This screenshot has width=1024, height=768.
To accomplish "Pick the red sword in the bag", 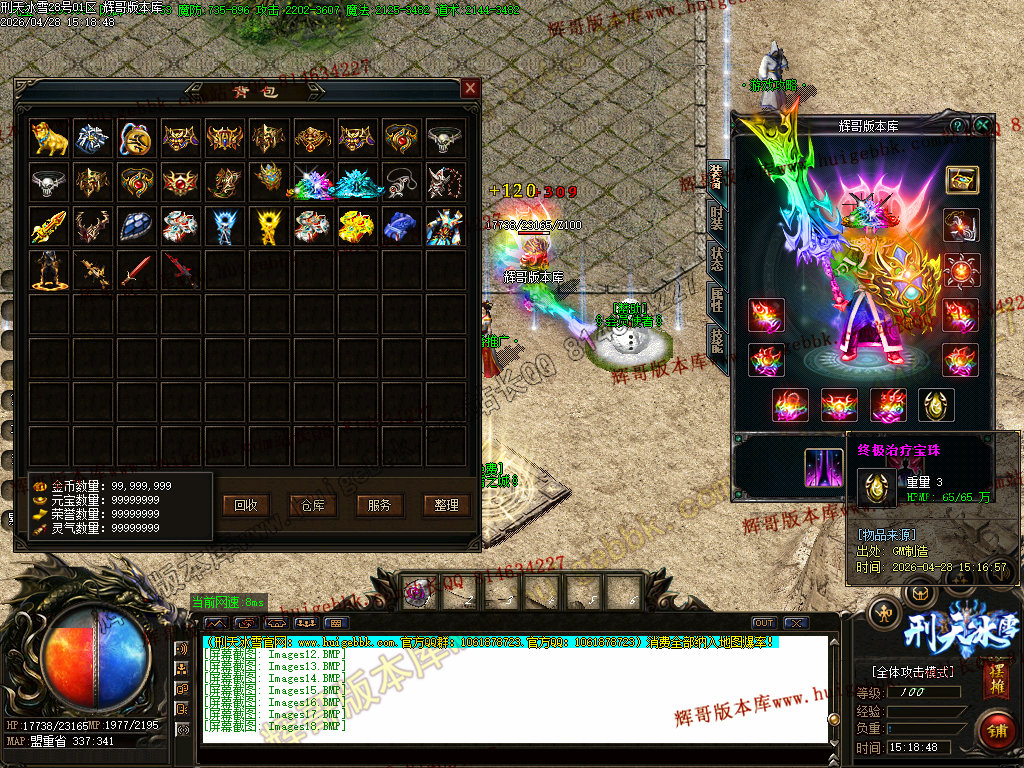I will (136, 270).
